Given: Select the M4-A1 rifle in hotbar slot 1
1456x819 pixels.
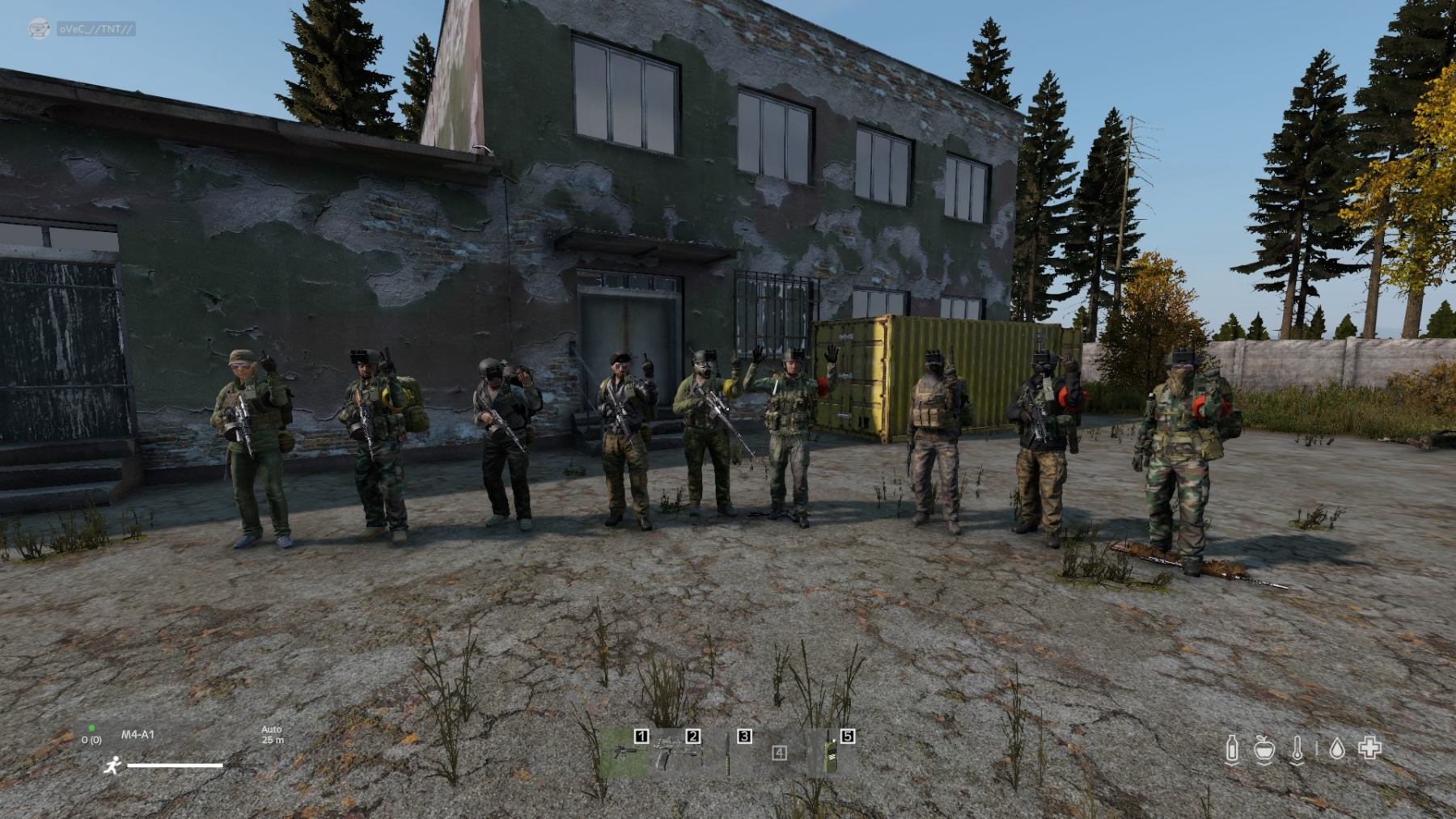Looking at the screenshot, I should click(x=624, y=752).
